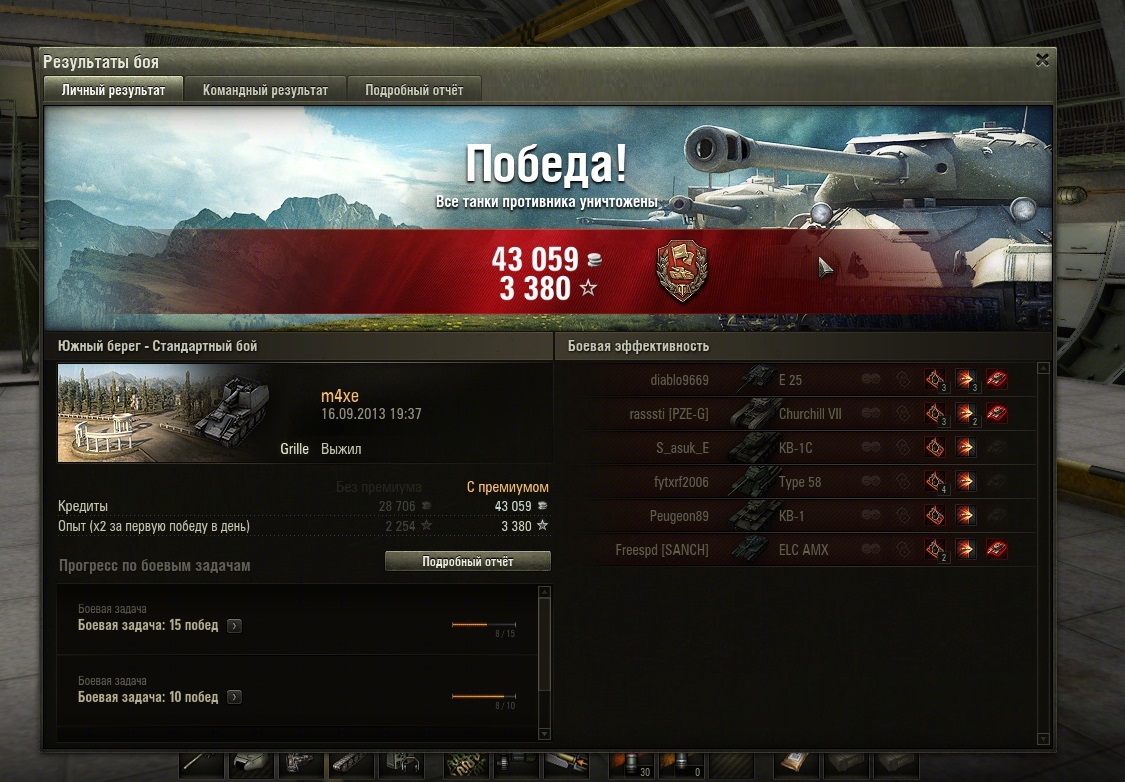This screenshot has height=782, width=1125.
Task: Open the Южный берег map thumbnail
Action: tap(152, 413)
